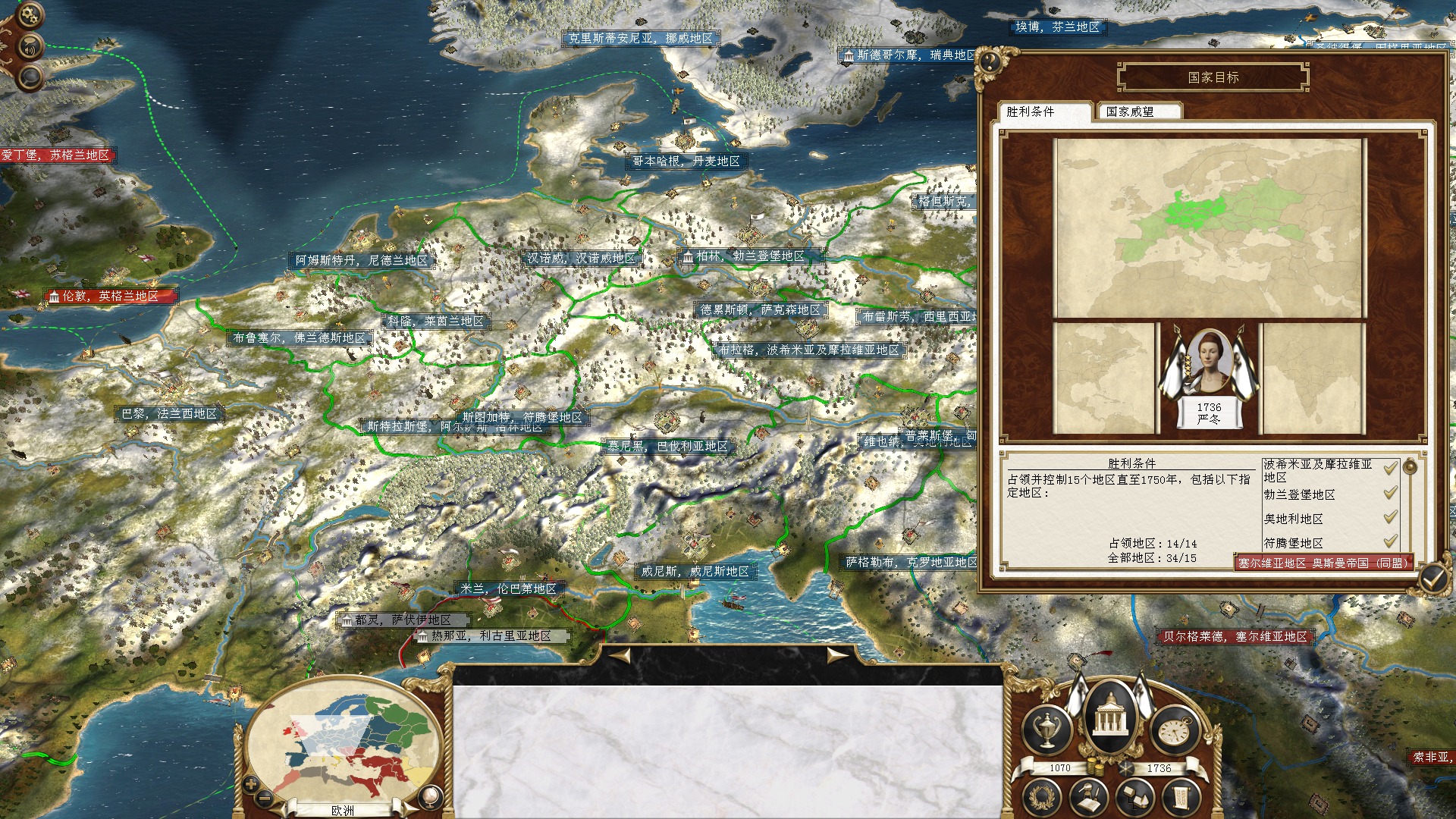
Task: Open the research and technology book button
Action: (x=1090, y=798)
